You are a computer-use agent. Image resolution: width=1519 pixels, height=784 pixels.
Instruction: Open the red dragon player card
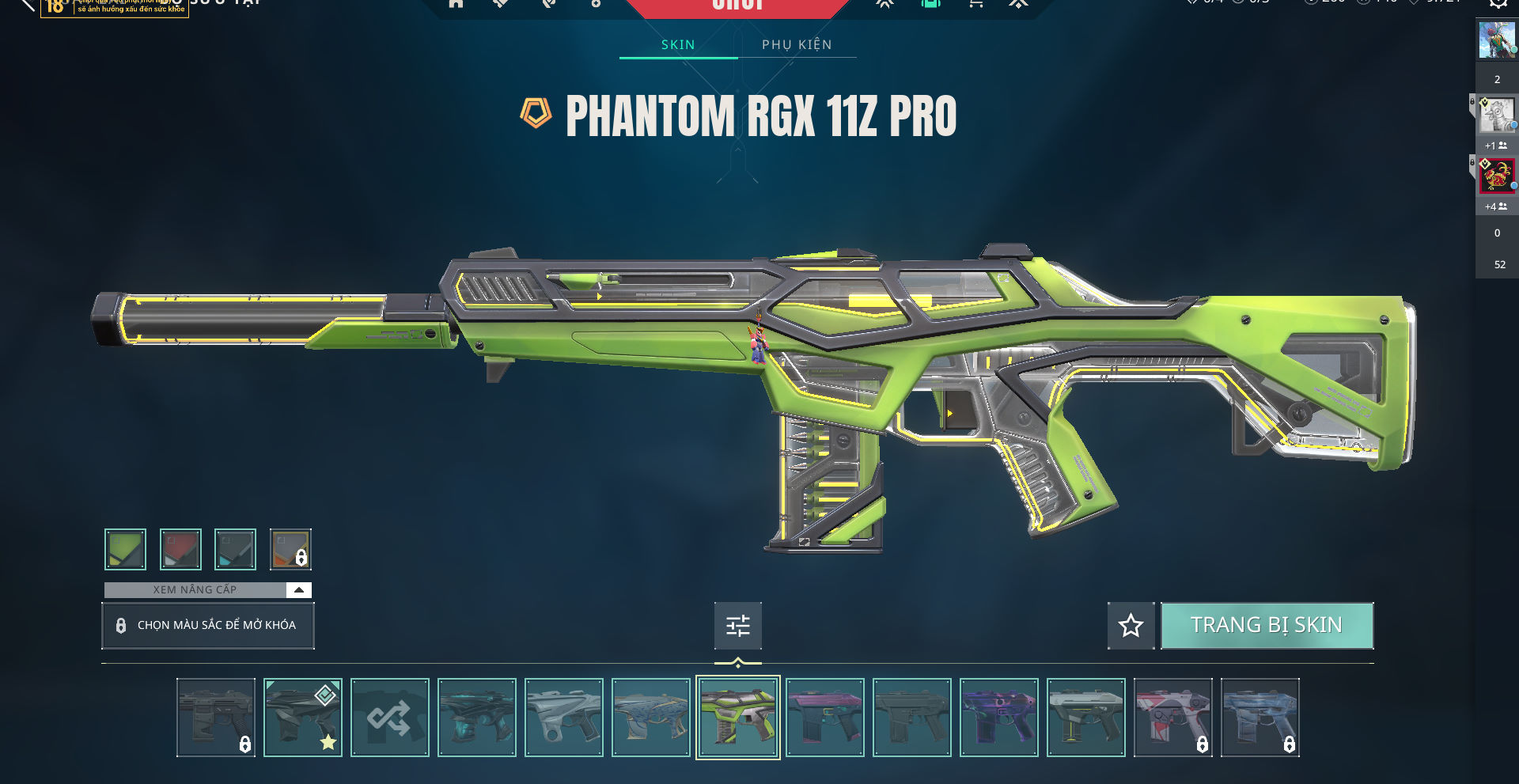[1496, 176]
